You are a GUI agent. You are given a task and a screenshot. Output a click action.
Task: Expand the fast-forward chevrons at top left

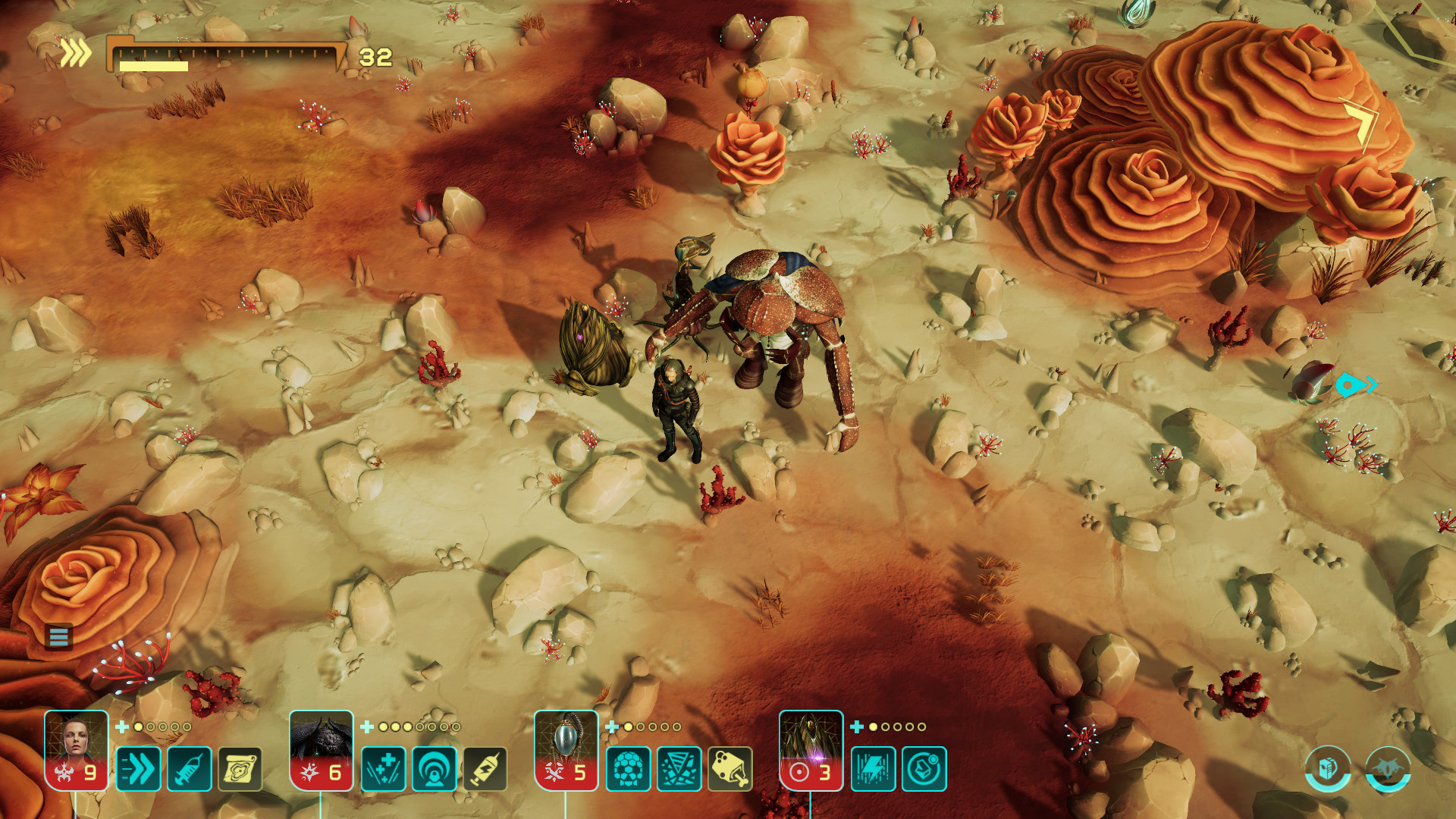click(x=77, y=52)
